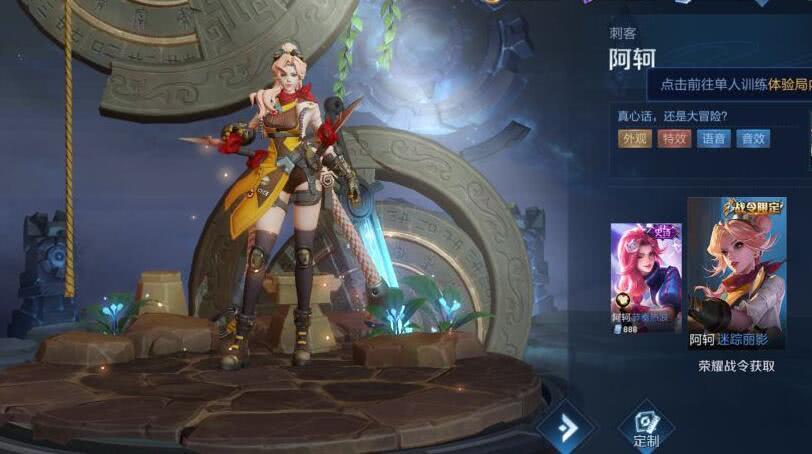Choose the pink-haired 阿轲 skin priced 888
The height and width of the screenshot is (454, 812).
point(645,277)
